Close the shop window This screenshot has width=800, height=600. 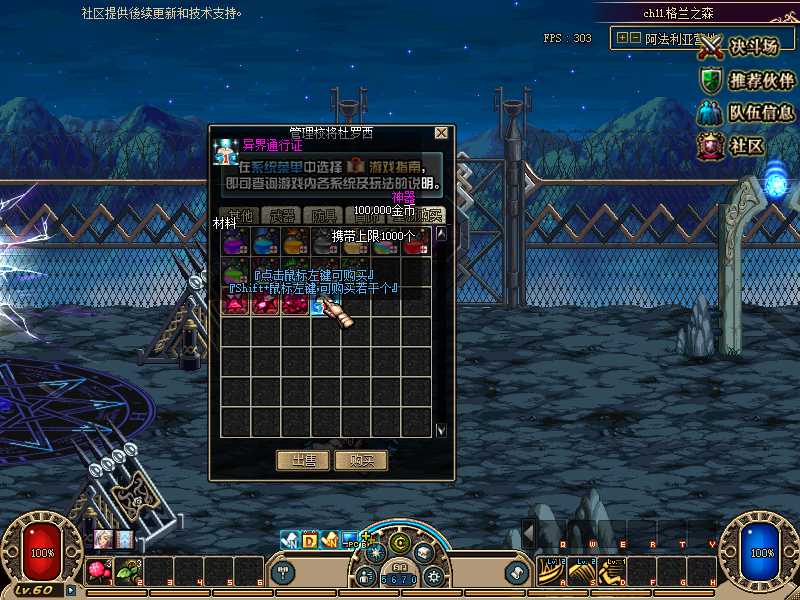(x=441, y=132)
